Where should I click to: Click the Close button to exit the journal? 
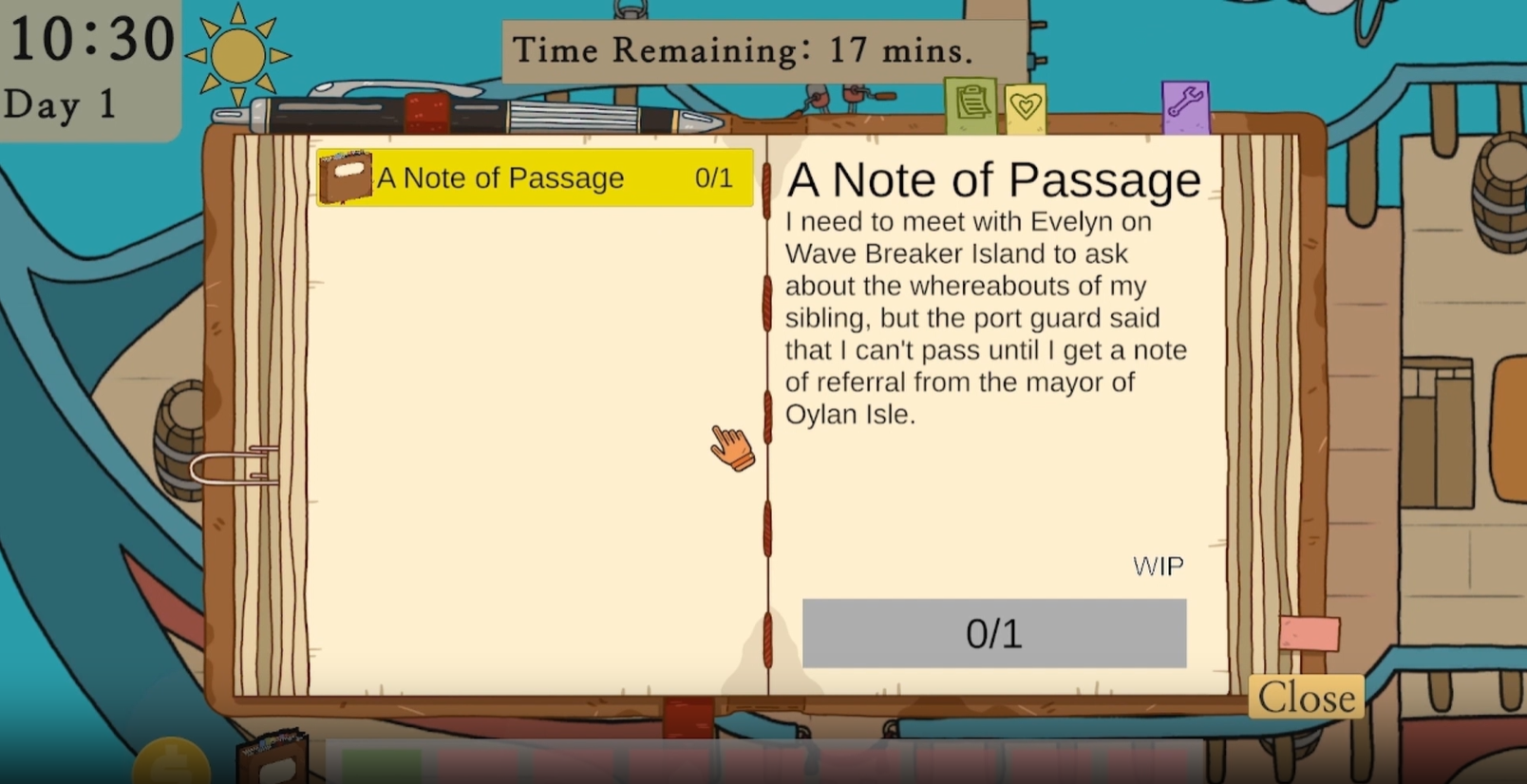1306,697
